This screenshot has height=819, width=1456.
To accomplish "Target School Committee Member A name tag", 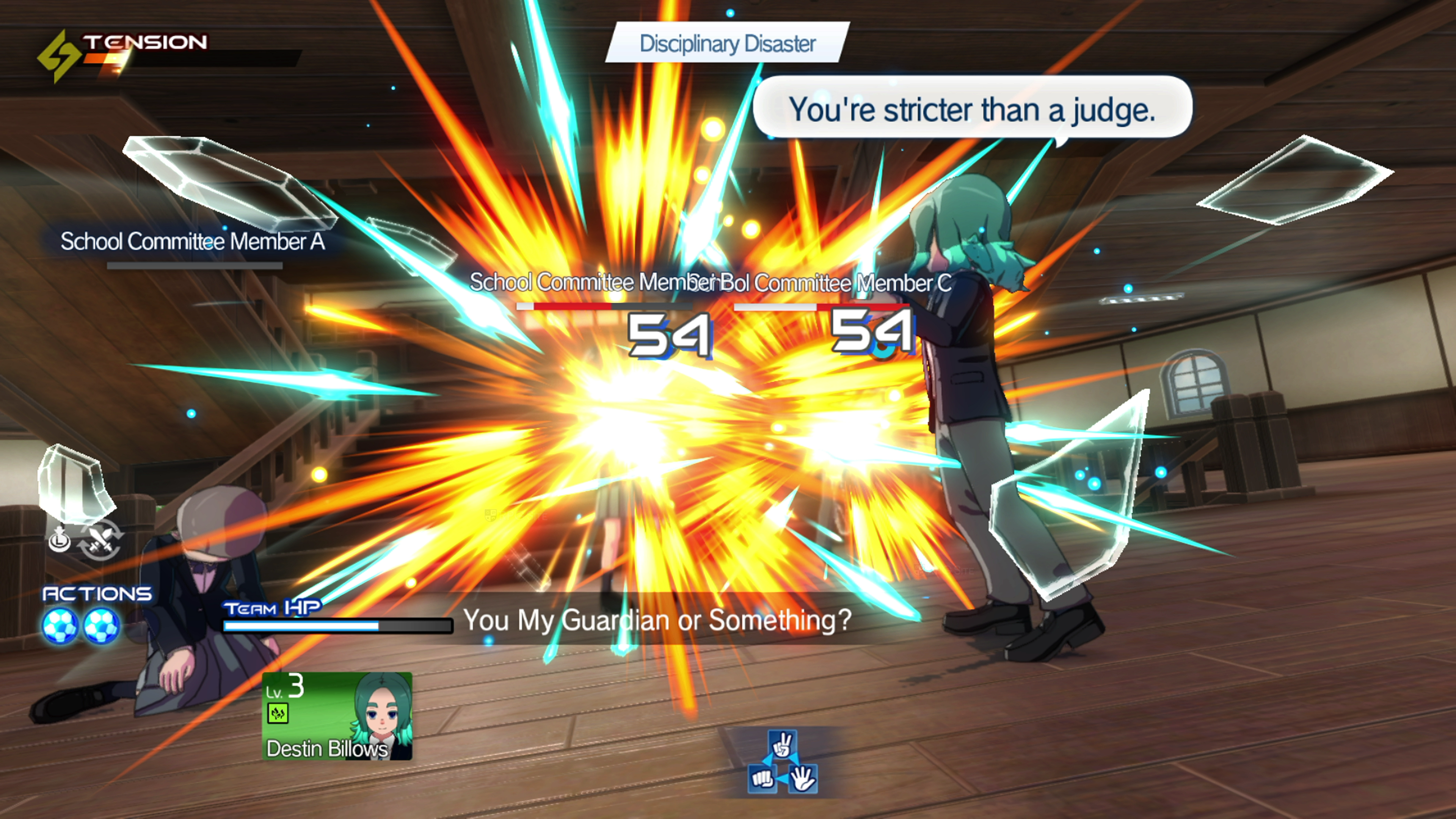I will click(x=192, y=242).
